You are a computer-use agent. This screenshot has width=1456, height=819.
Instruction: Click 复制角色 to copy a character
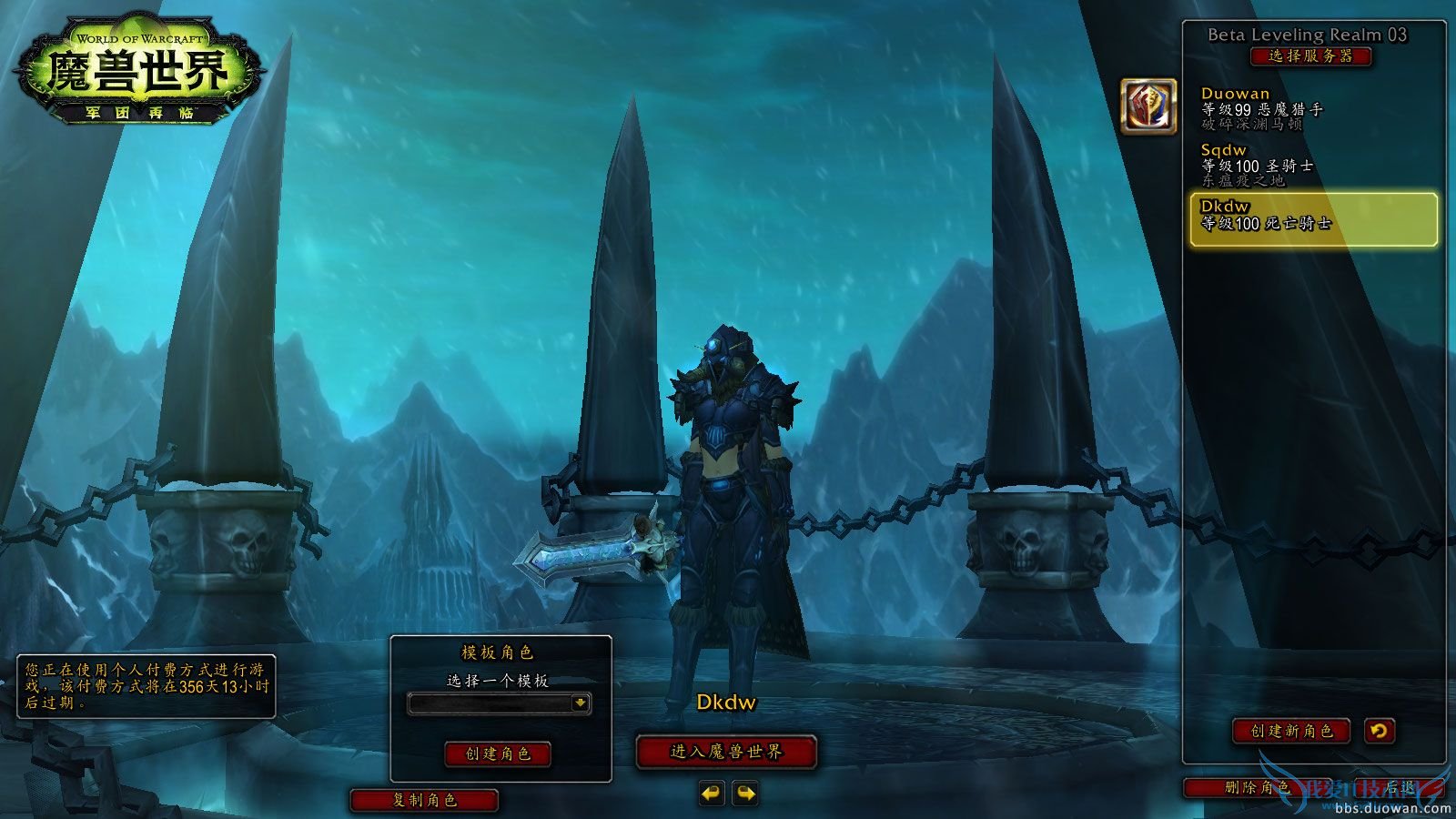click(x=425, y=801)
